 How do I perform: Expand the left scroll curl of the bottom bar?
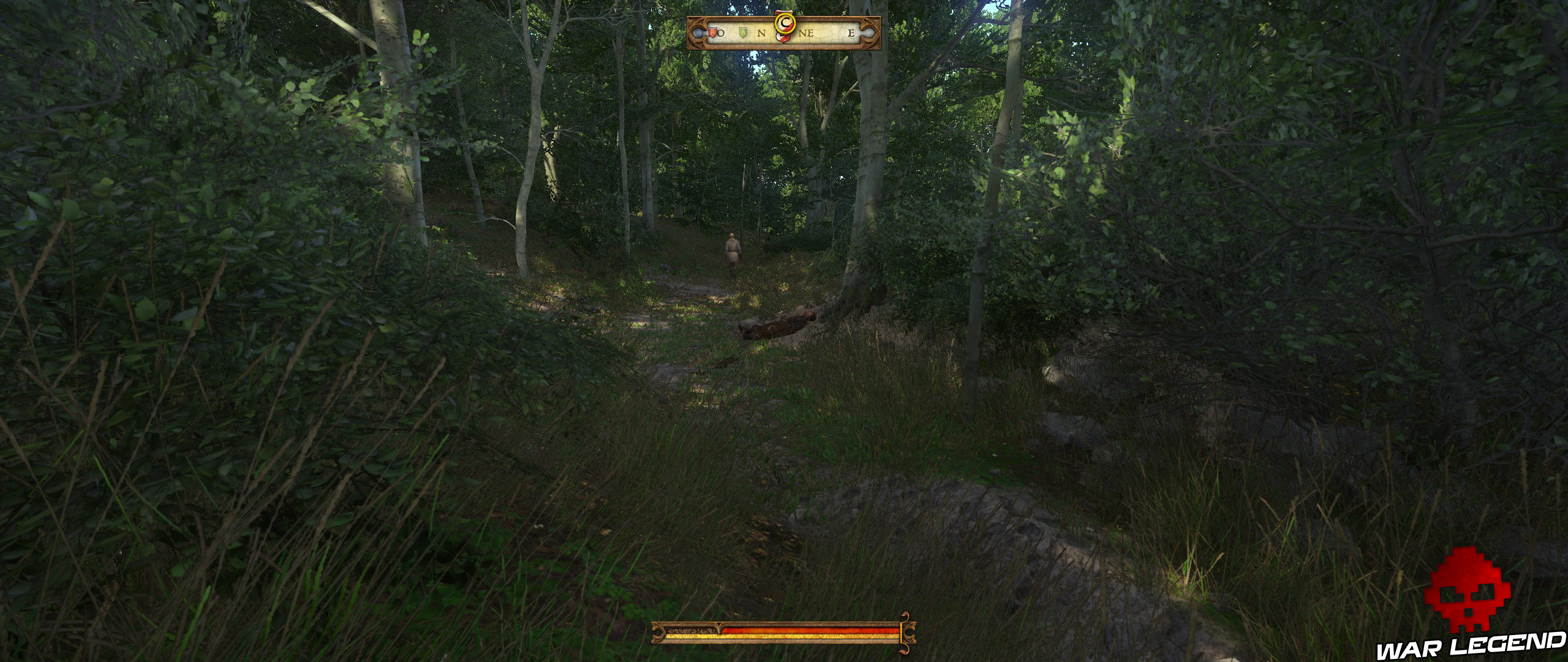click(658, 633)
